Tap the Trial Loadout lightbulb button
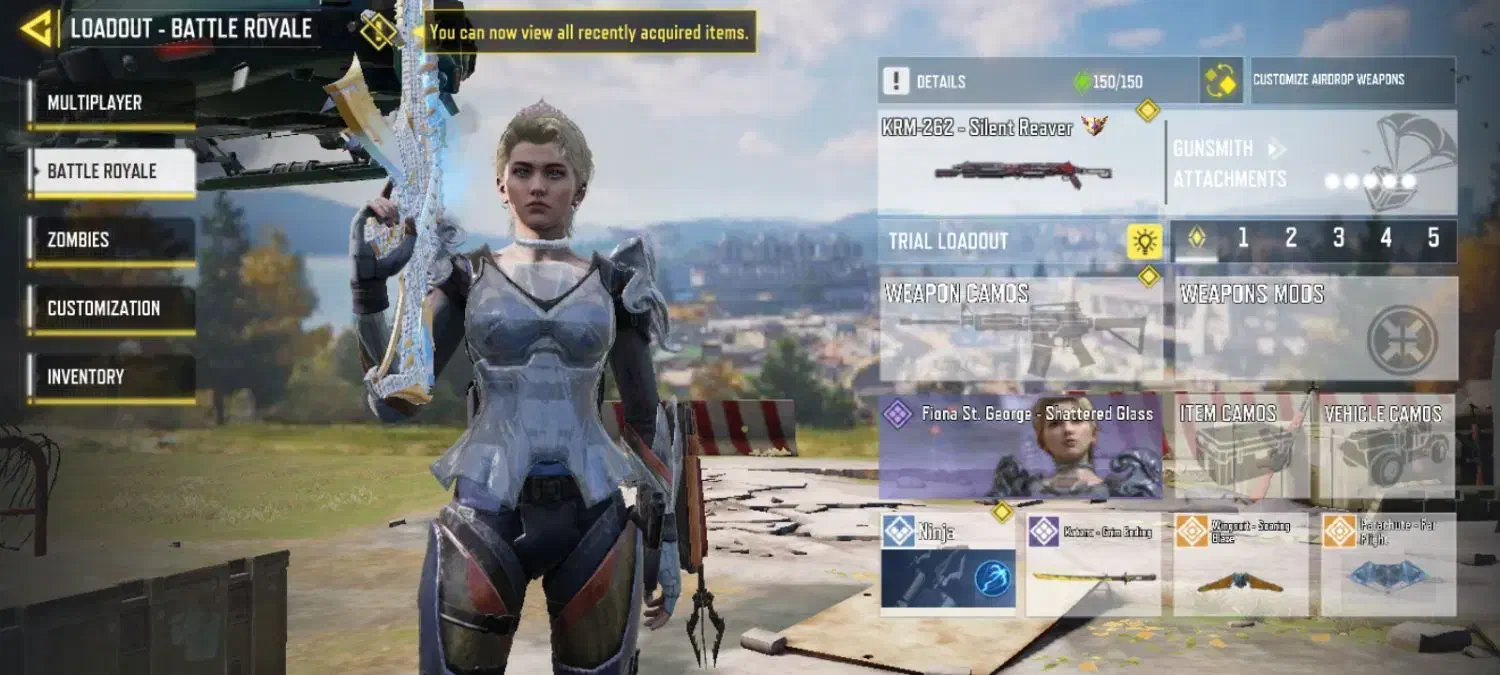Image resolution: width=1500 pixels, height=675 pixels. pos(1144,241)
